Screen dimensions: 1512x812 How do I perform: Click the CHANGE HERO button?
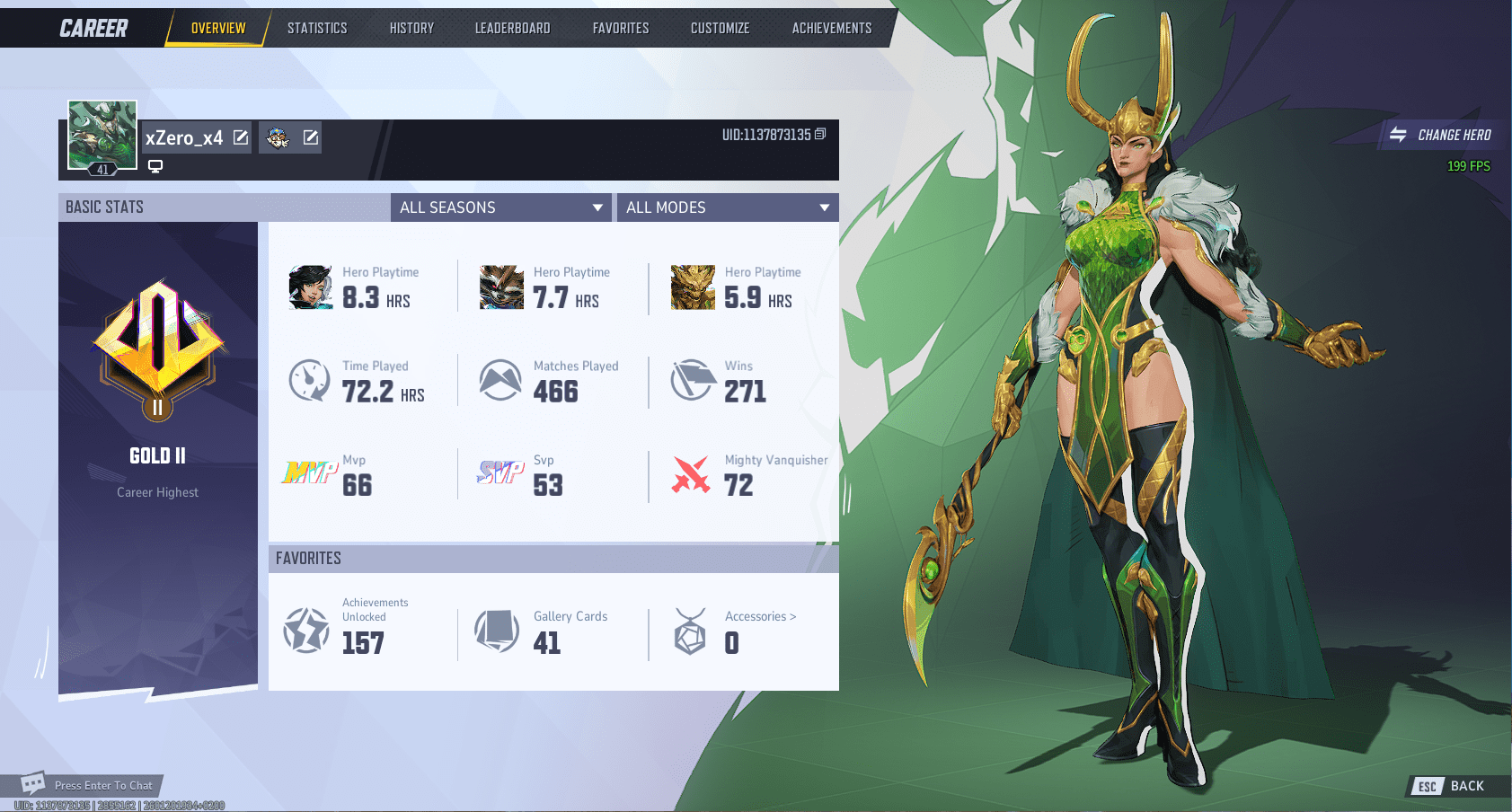(x=1441, y=135)
